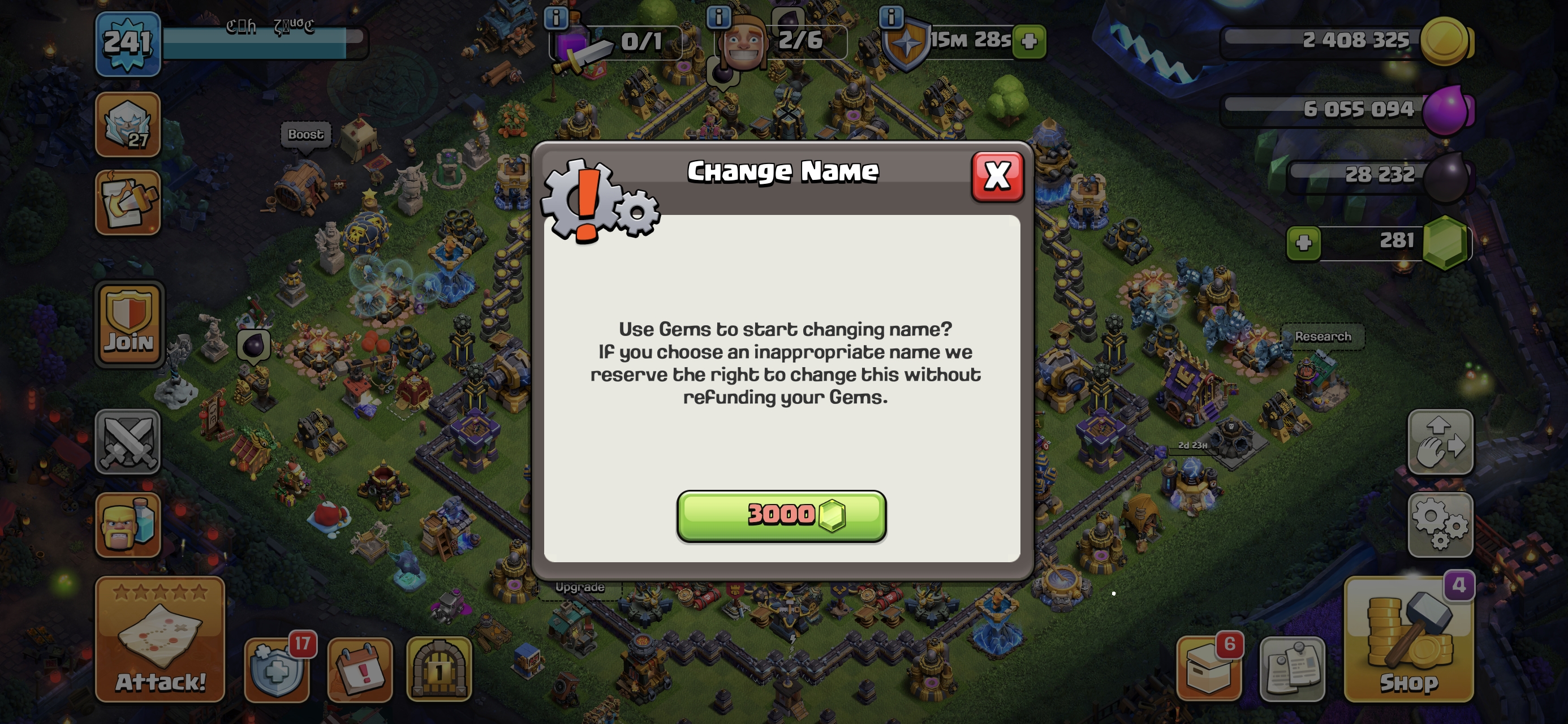Confirm name change for 3000 gems

(781, 515)
